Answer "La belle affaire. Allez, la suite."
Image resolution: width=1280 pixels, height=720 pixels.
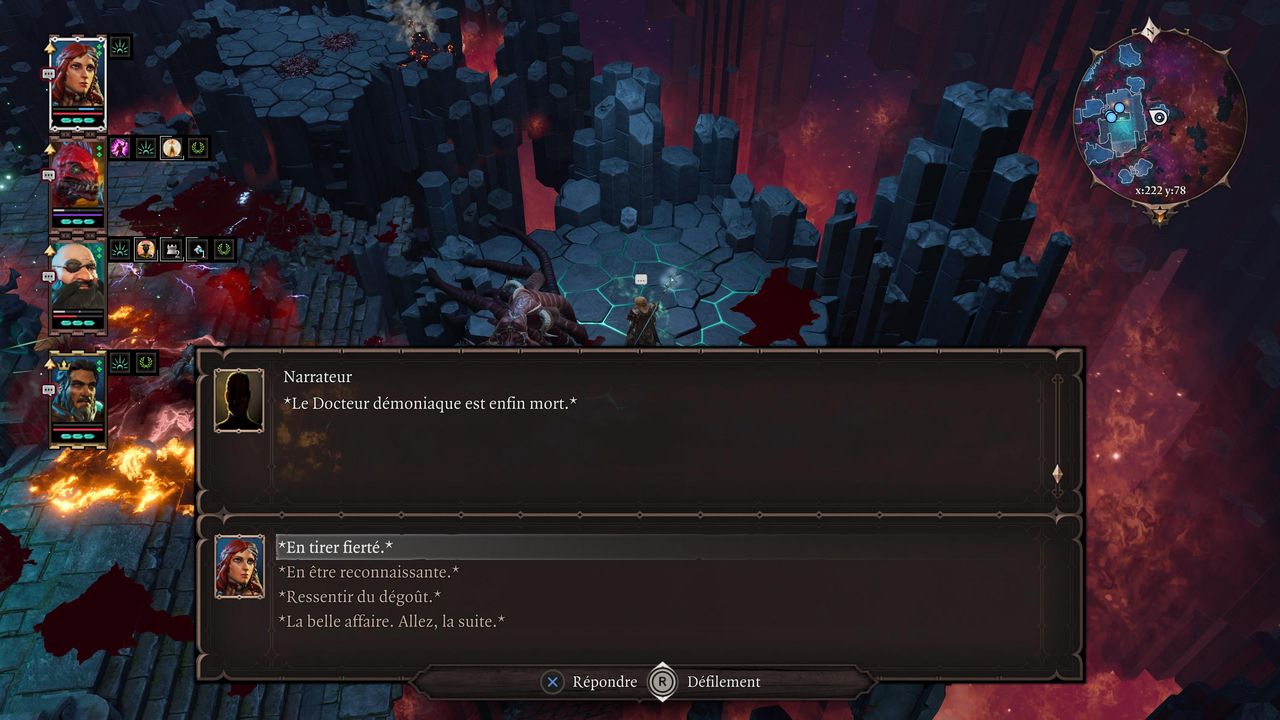point(391,622)
